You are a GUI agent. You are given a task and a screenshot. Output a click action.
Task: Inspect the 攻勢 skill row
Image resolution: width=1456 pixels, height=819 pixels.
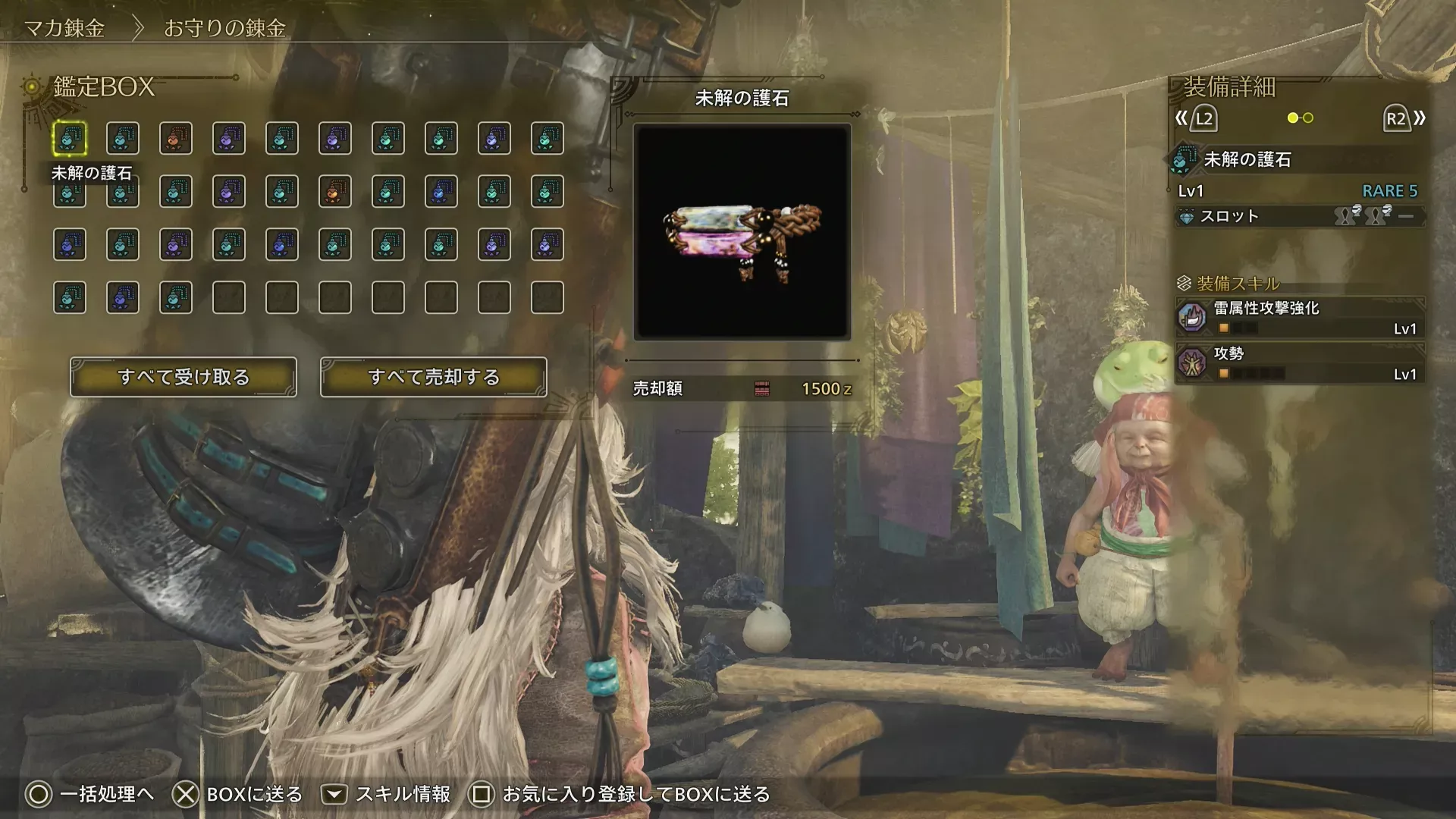pos(1300,362)
